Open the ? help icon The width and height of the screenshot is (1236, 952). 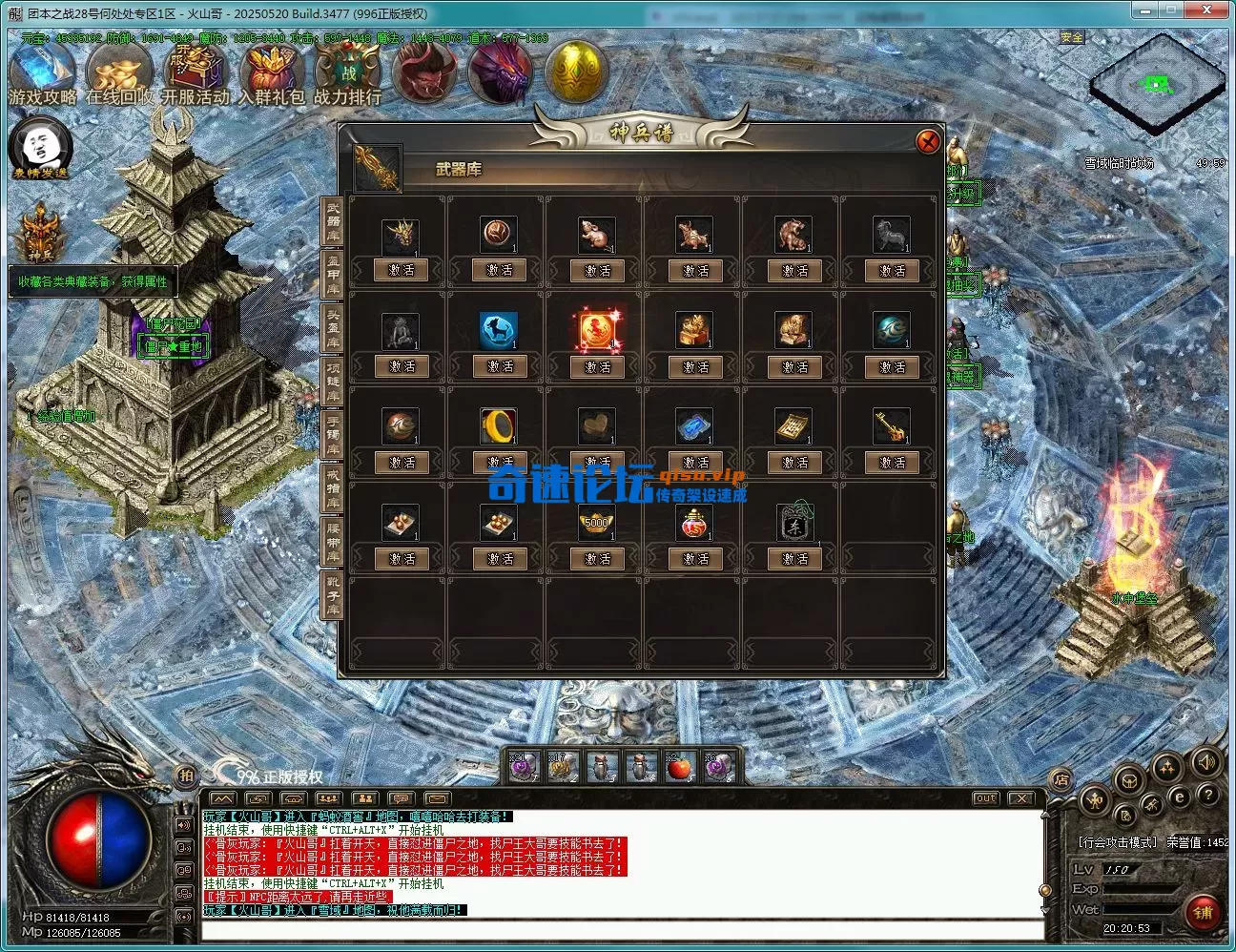[1207, 796]
